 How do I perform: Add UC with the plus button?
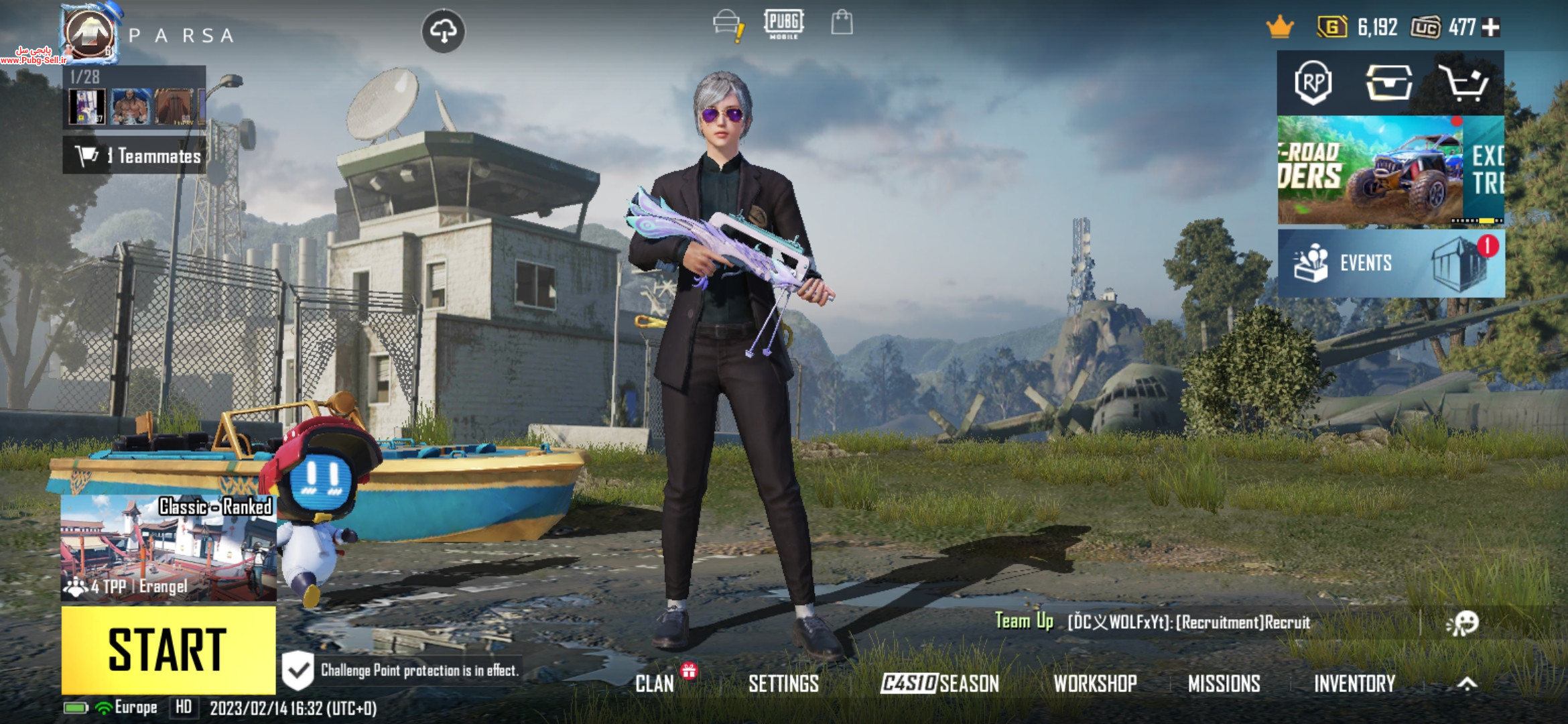(1491, 27)
